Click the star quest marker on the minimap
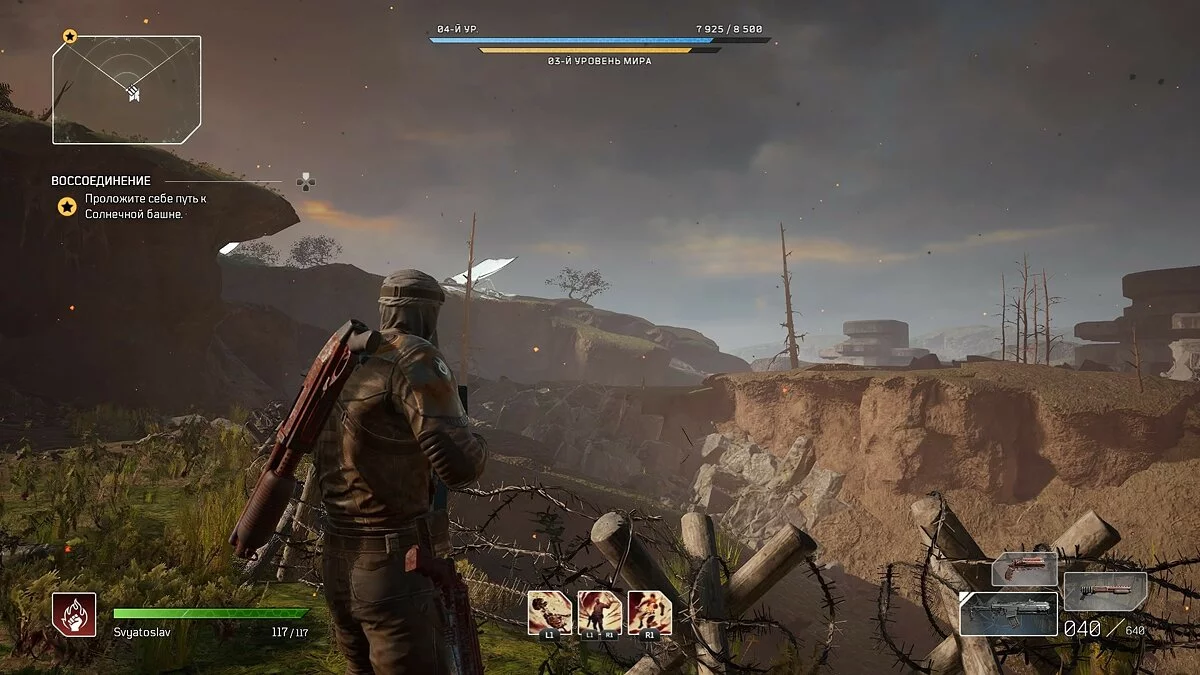 pos(70,36)
